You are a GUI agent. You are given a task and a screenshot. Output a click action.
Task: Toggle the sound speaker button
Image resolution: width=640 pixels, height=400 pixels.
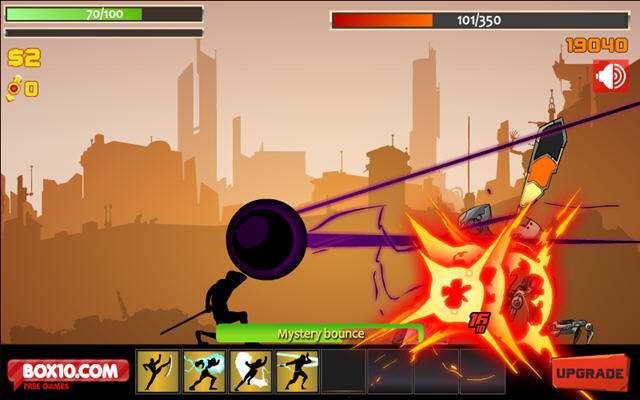(x=609, y=76)
